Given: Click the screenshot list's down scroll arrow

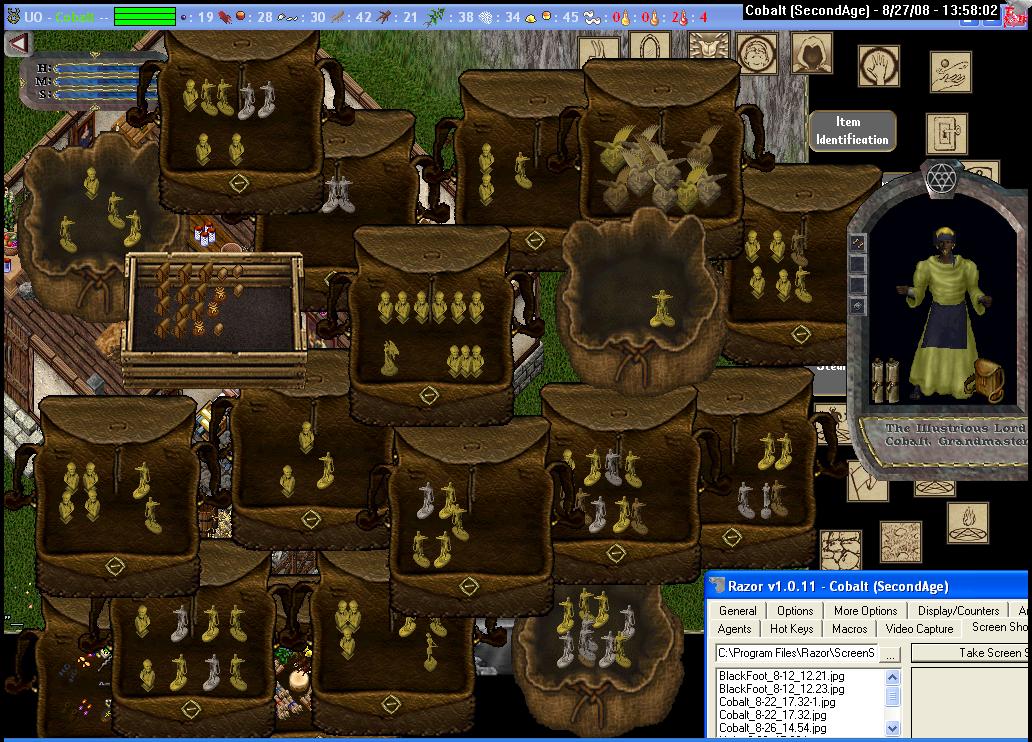Looking at the screenshot, I should tap(893, 729).
